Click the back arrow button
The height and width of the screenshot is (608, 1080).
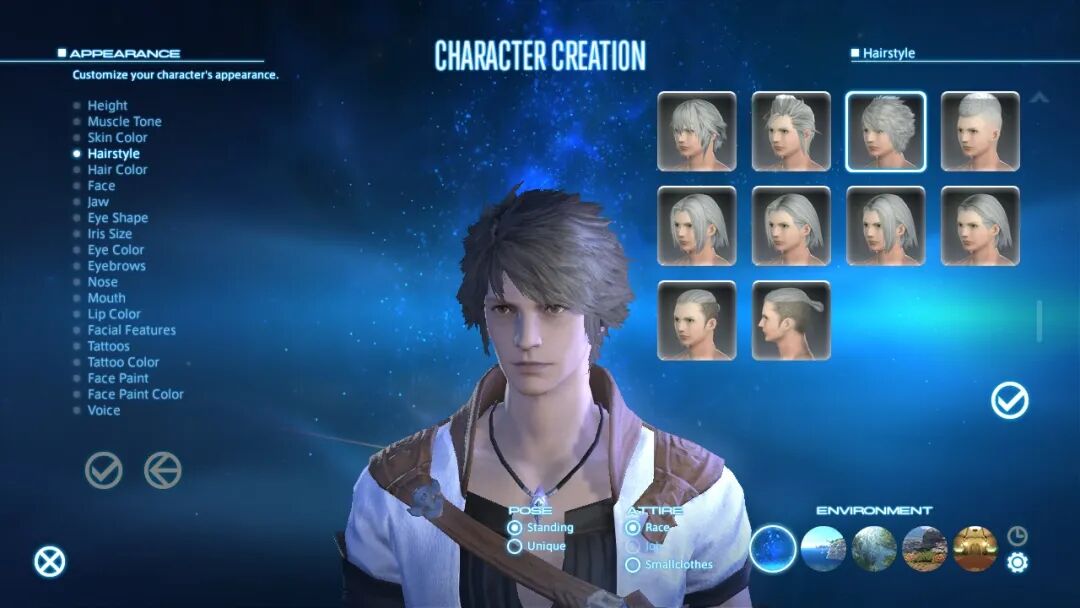(163, 470)
